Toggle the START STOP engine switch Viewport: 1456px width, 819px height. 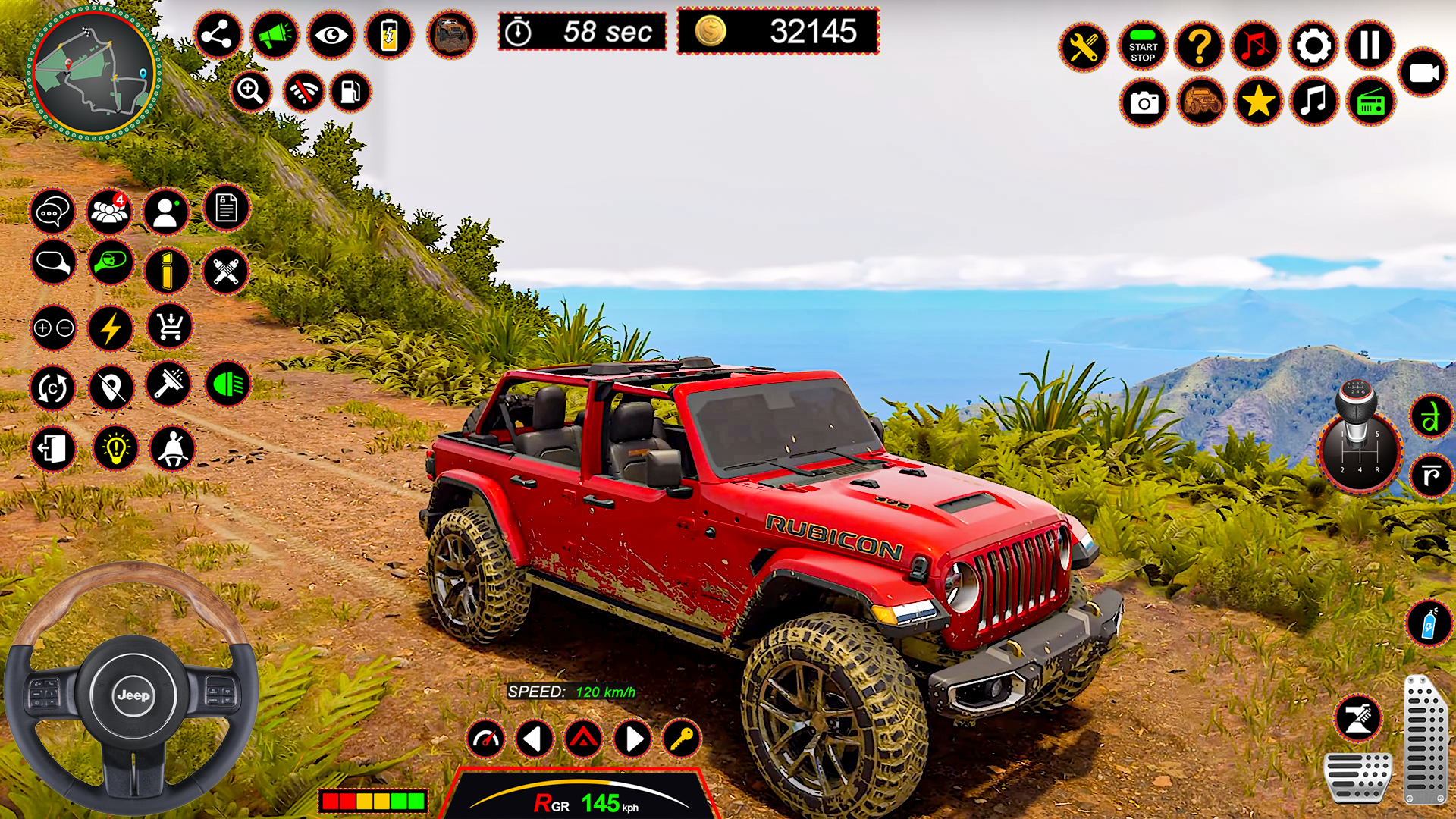1141,46
